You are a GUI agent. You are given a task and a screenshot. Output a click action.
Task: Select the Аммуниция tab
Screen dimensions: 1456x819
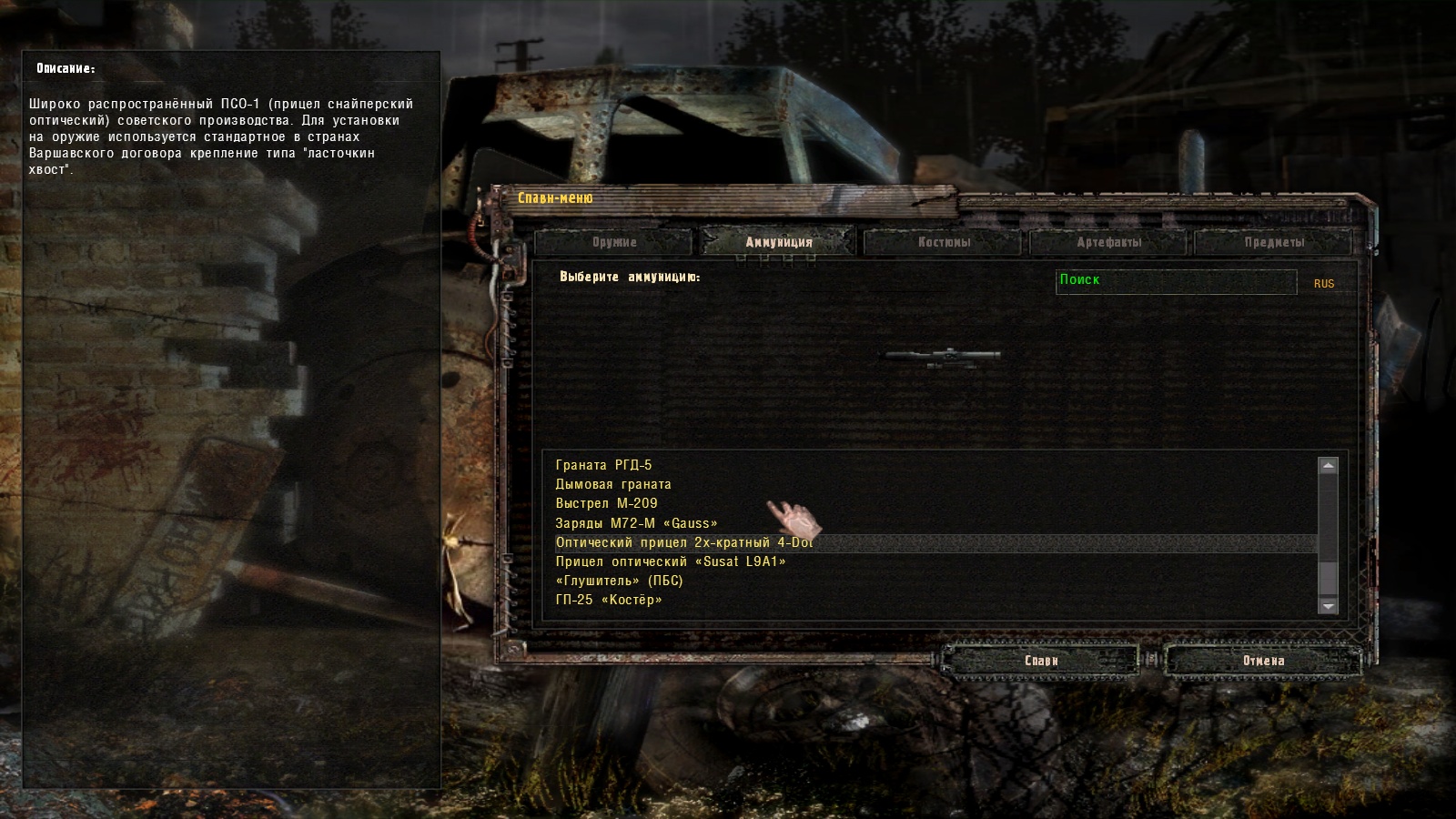click(x=779, y=242)
